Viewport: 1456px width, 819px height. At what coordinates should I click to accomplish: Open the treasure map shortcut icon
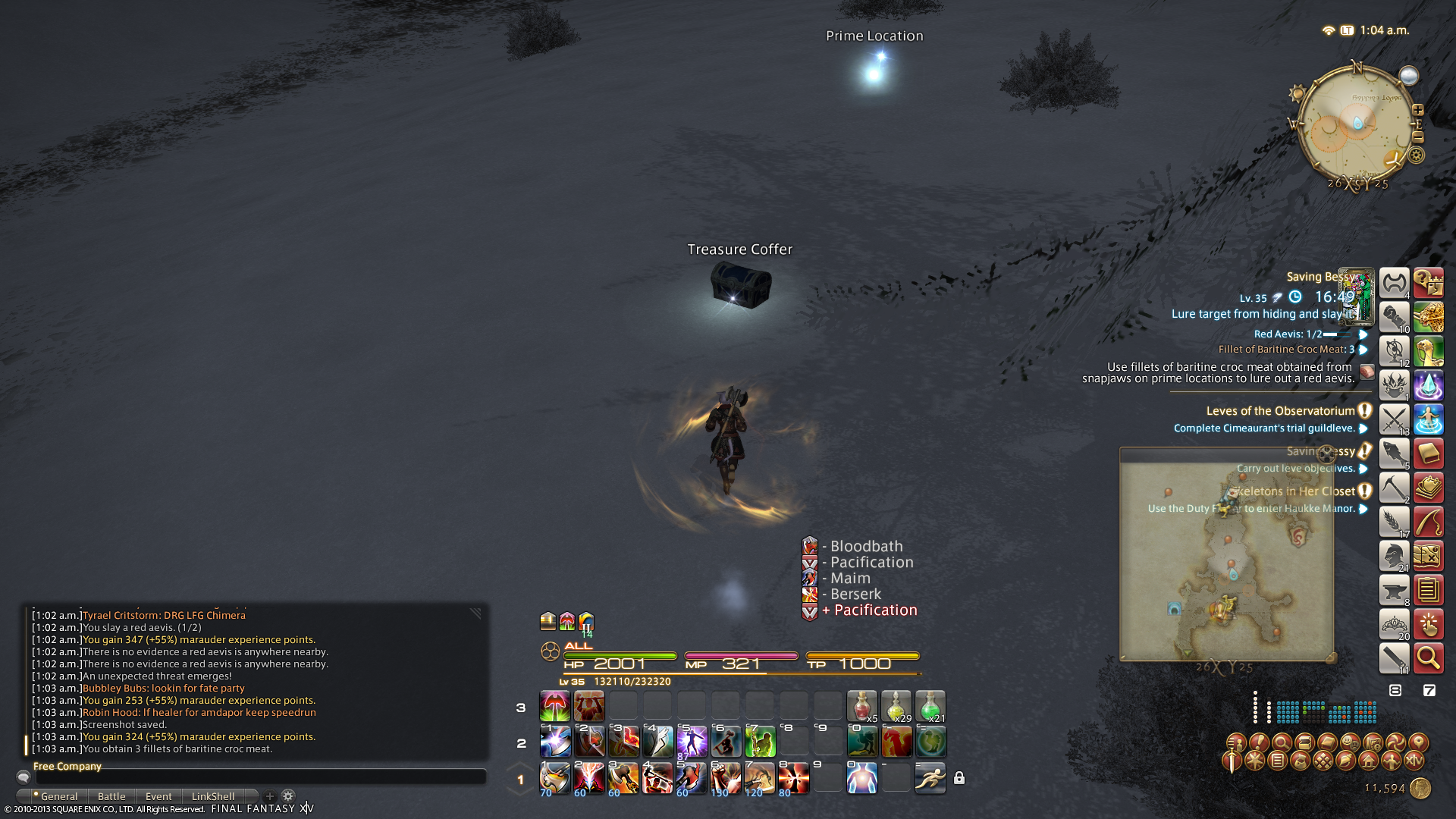click(x=1428, y=556)
